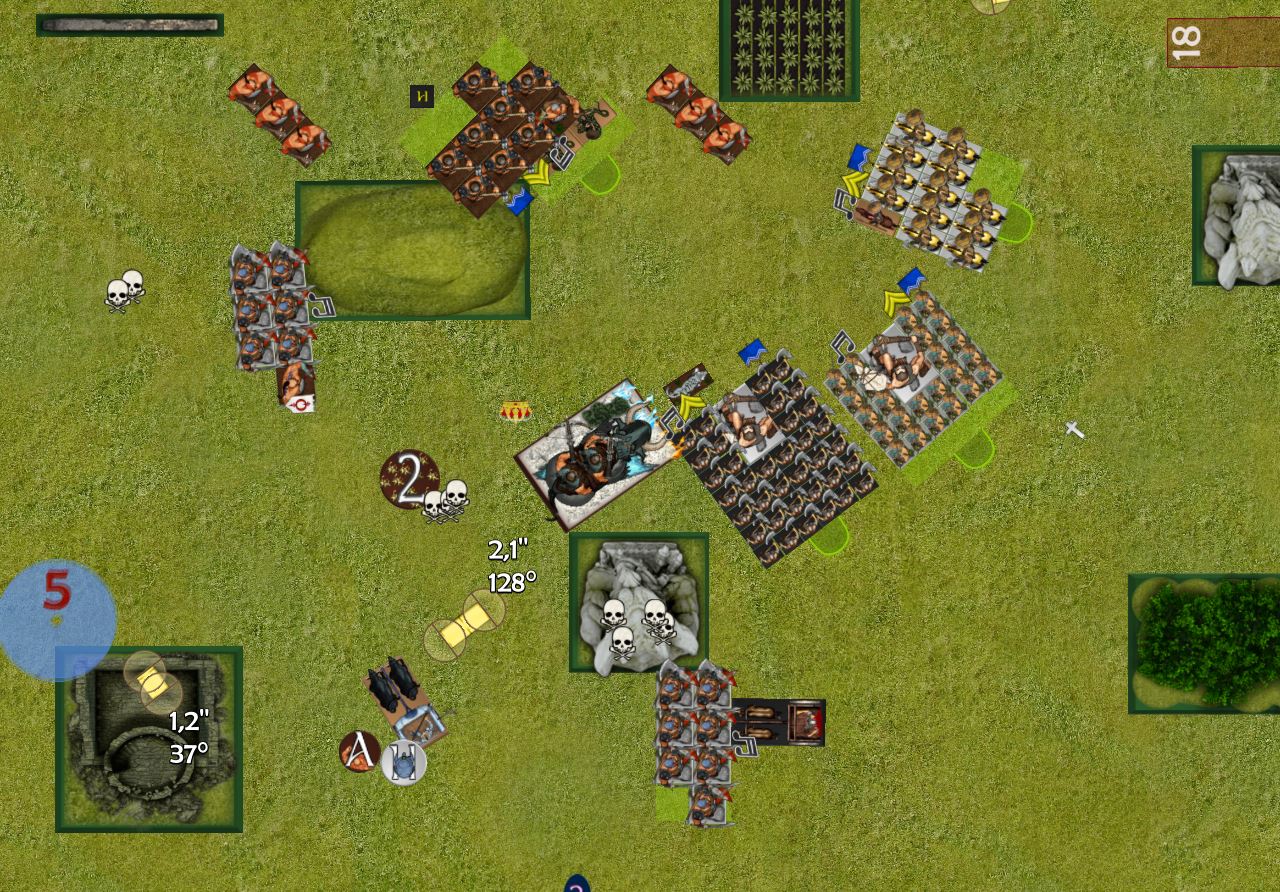Click the blue circle marked 5
This screenshot has height=892, width=1280.
click(57, 619)
